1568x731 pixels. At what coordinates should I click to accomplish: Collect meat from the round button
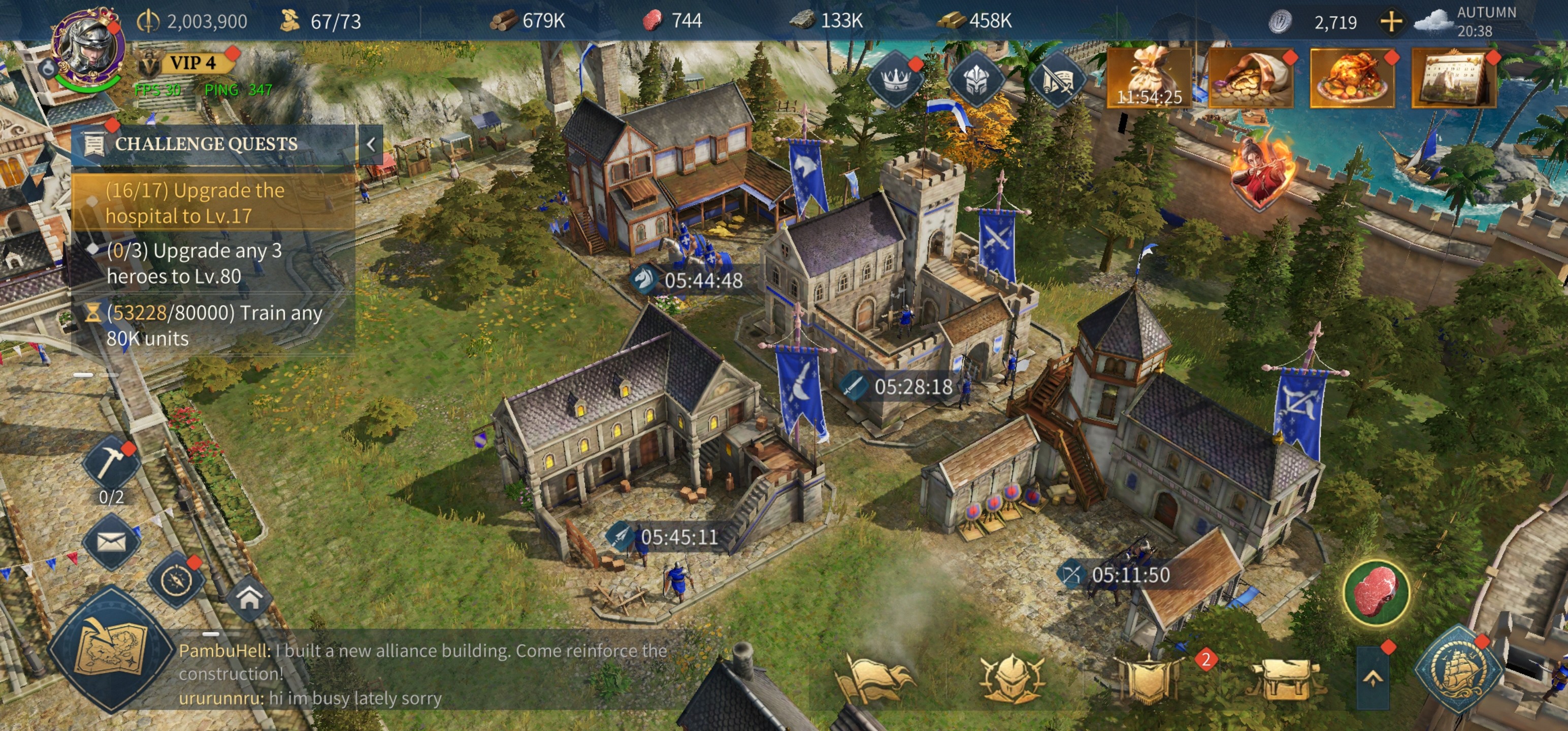click(x=1376, y=591)
